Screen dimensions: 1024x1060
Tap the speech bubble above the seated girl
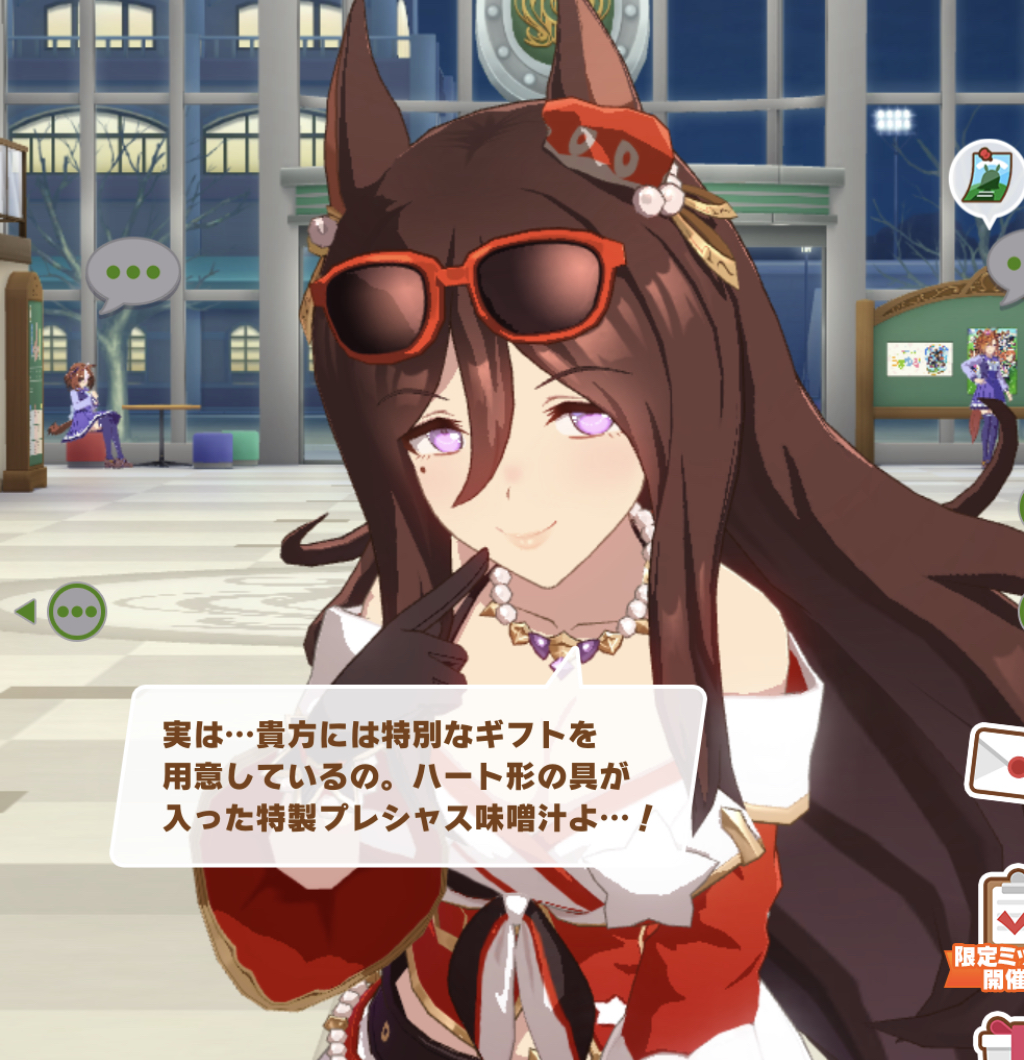pyautogui.click(x=133, y=272)
